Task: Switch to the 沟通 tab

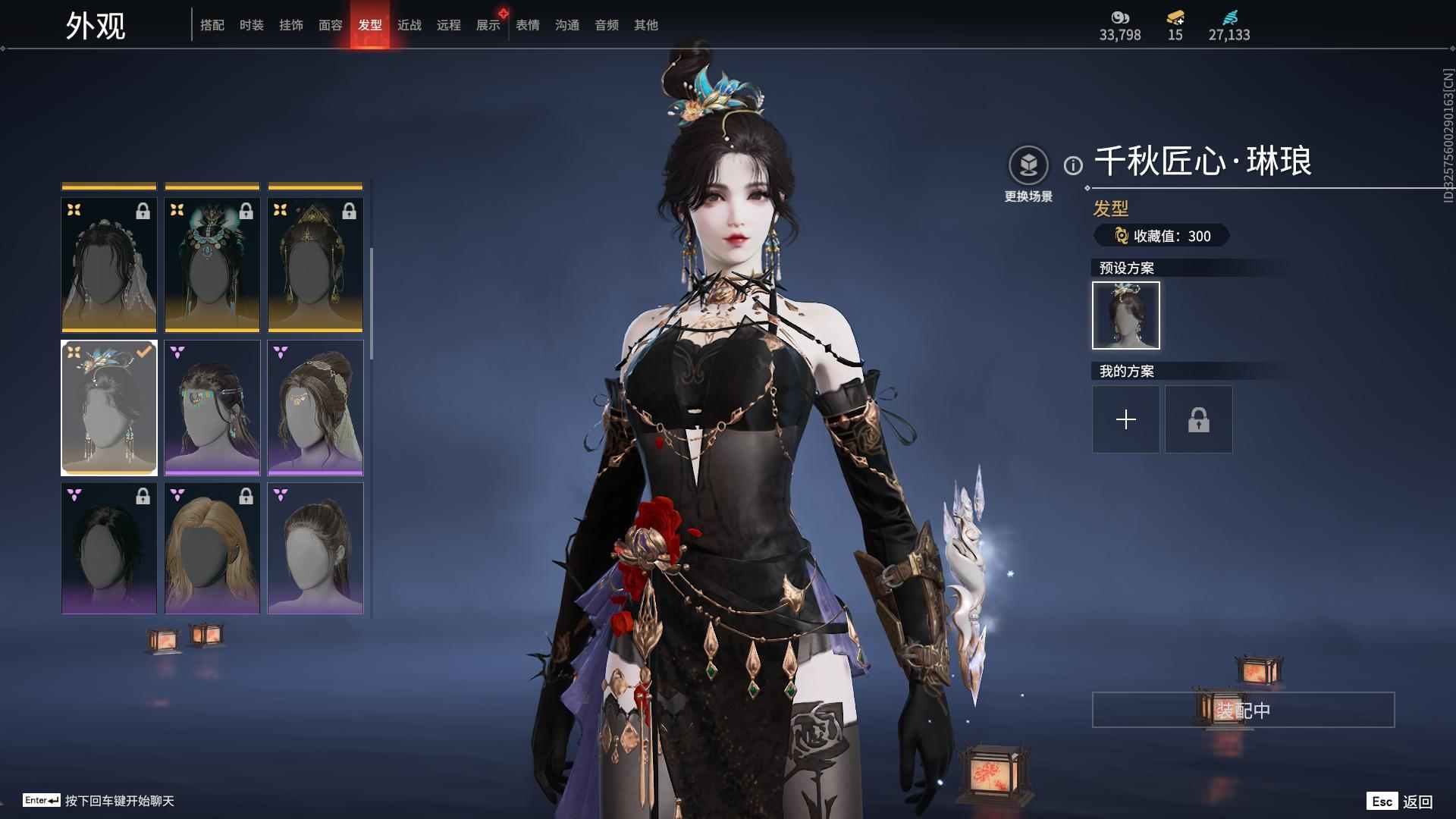Action: tap(567, 25)
